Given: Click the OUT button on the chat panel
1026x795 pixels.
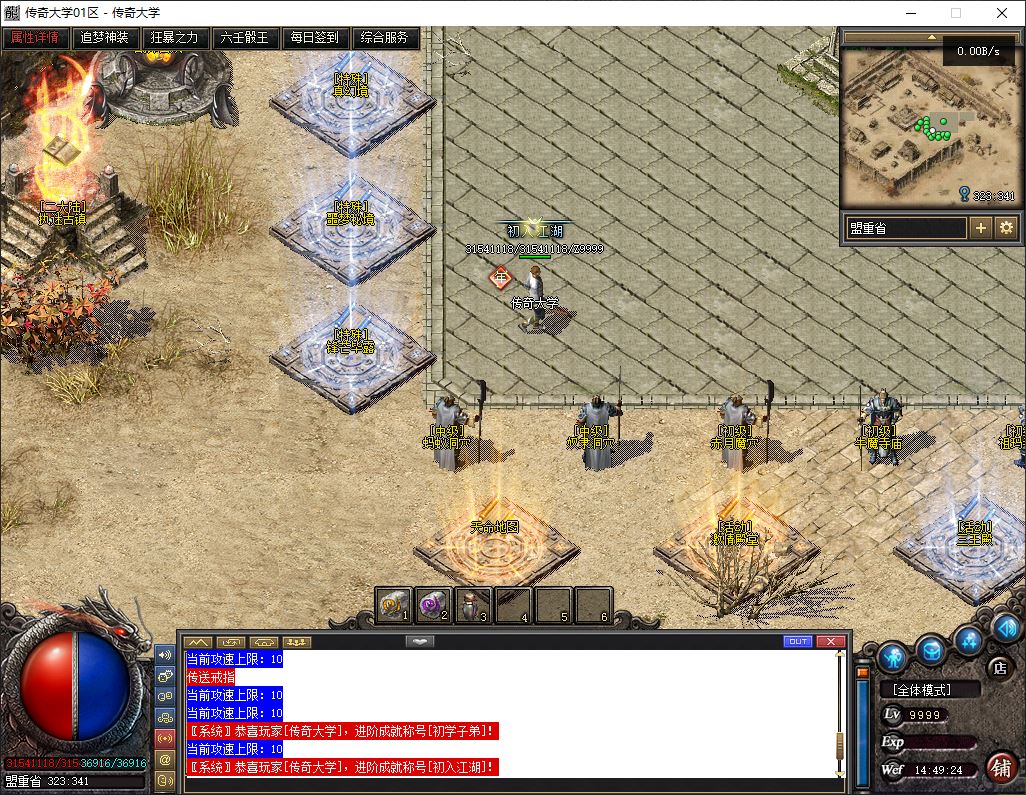Looking at the screenshot, I should coord(798,641).
